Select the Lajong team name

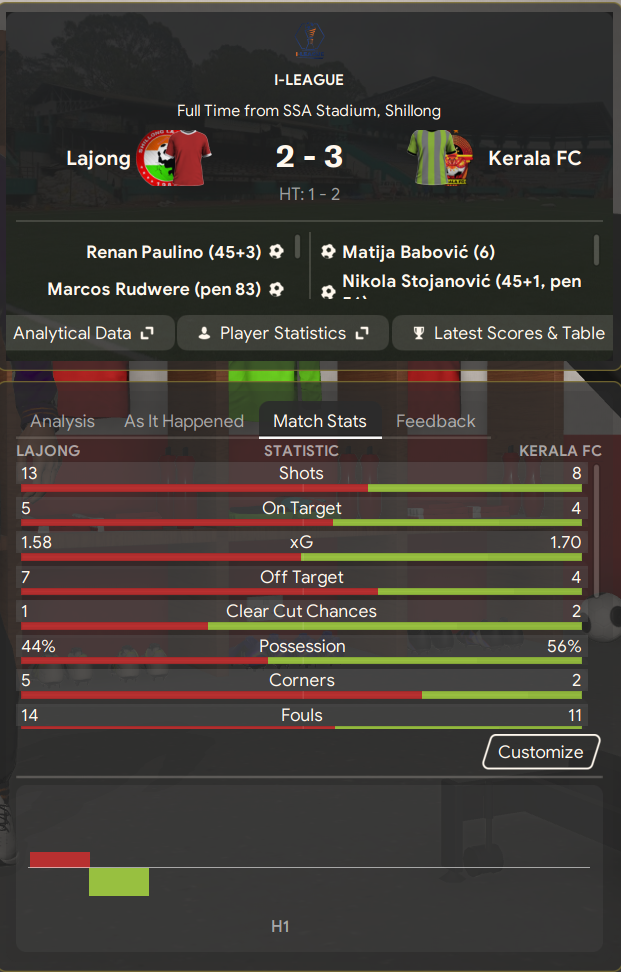pos(98,158)
